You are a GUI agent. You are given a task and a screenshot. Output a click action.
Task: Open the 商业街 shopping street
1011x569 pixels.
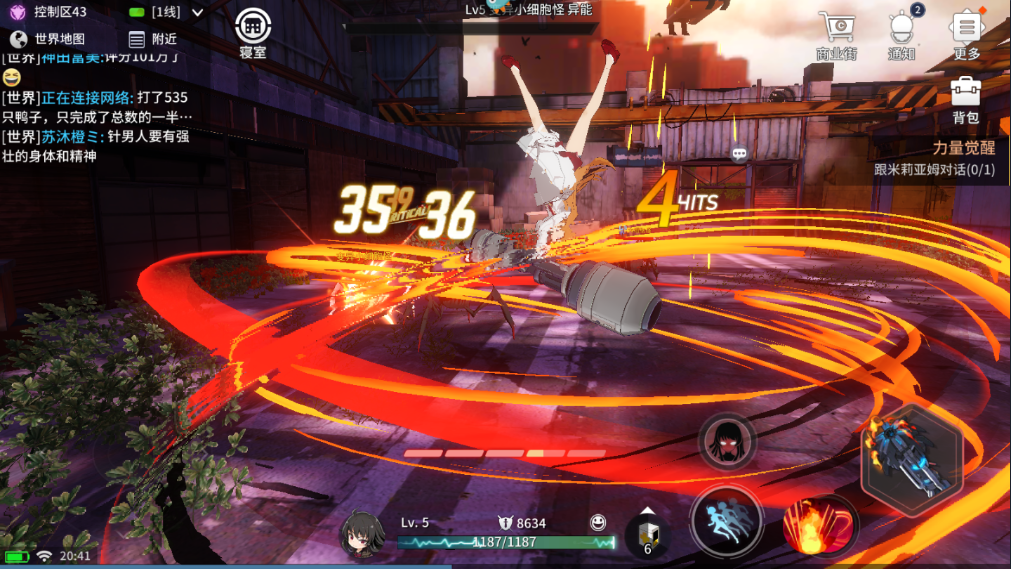point(836,37)
